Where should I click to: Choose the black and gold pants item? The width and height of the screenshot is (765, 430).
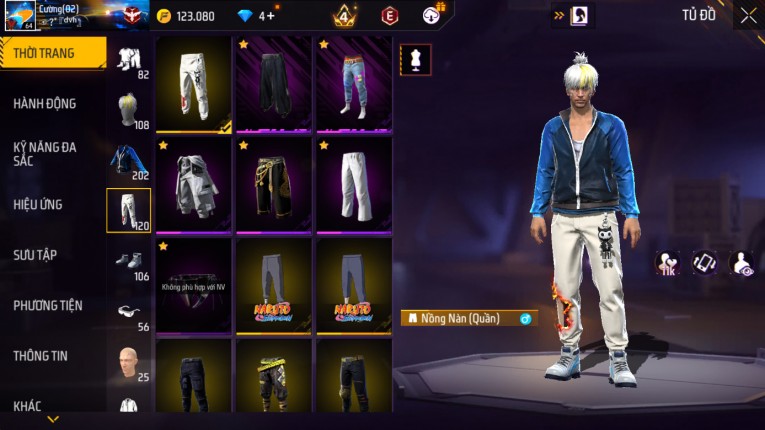click(x=274, y=185)
